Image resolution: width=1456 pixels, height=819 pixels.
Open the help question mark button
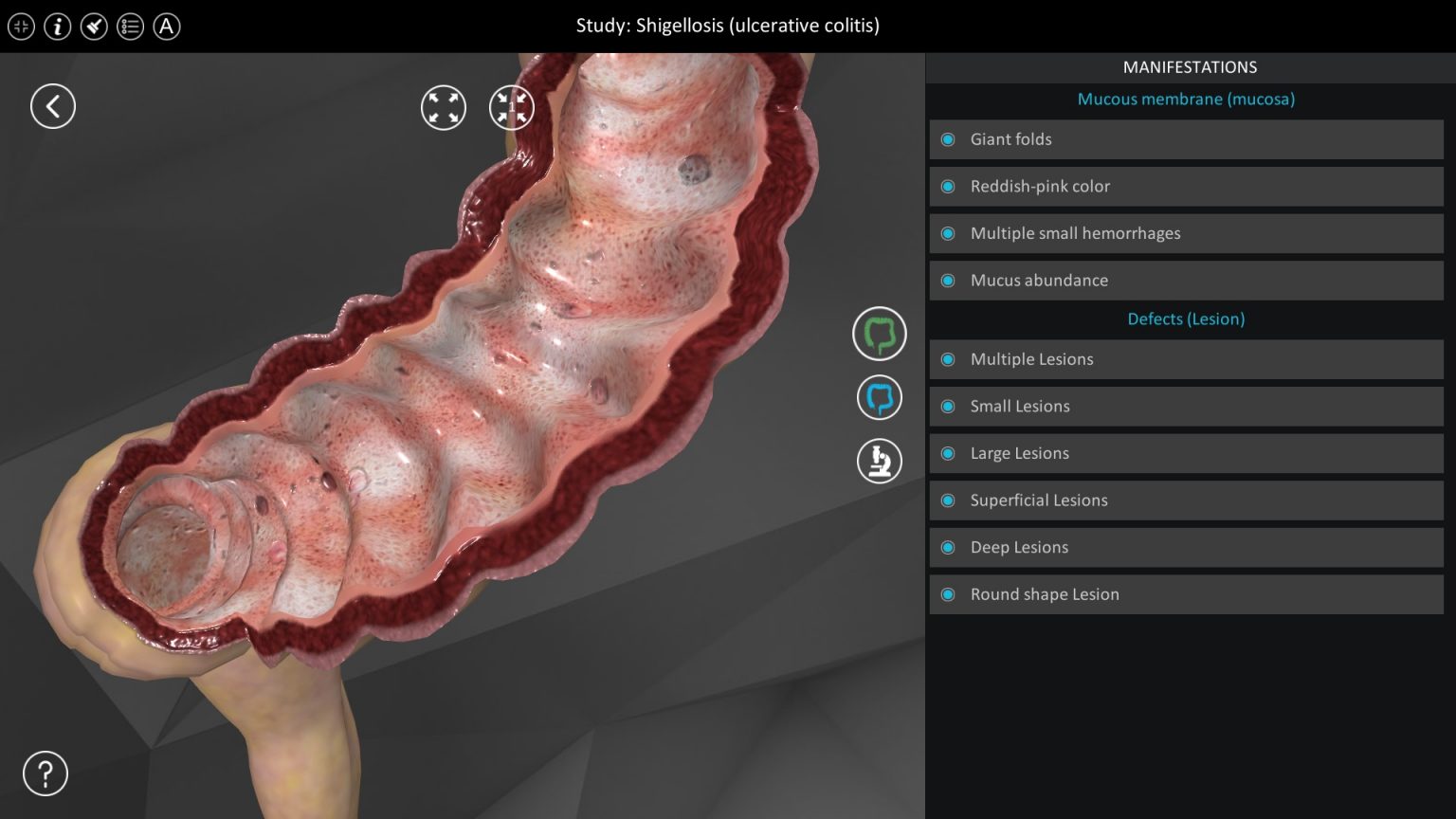click(45, 773)
